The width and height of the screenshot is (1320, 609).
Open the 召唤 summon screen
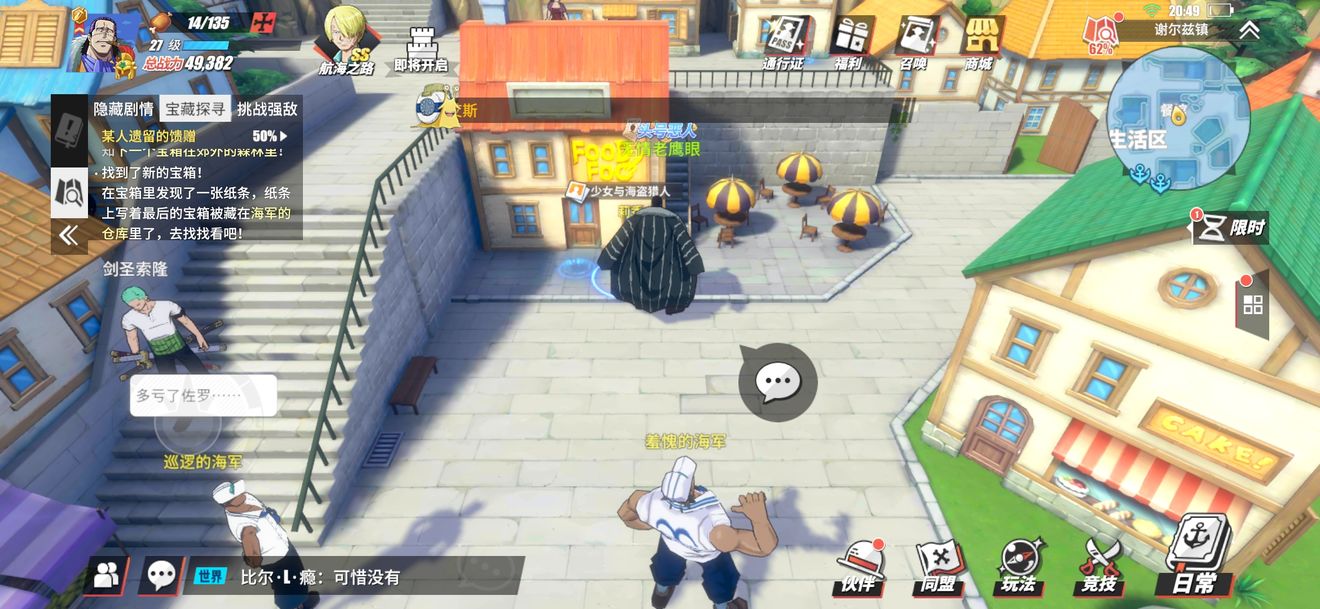(x=915, y=40)
